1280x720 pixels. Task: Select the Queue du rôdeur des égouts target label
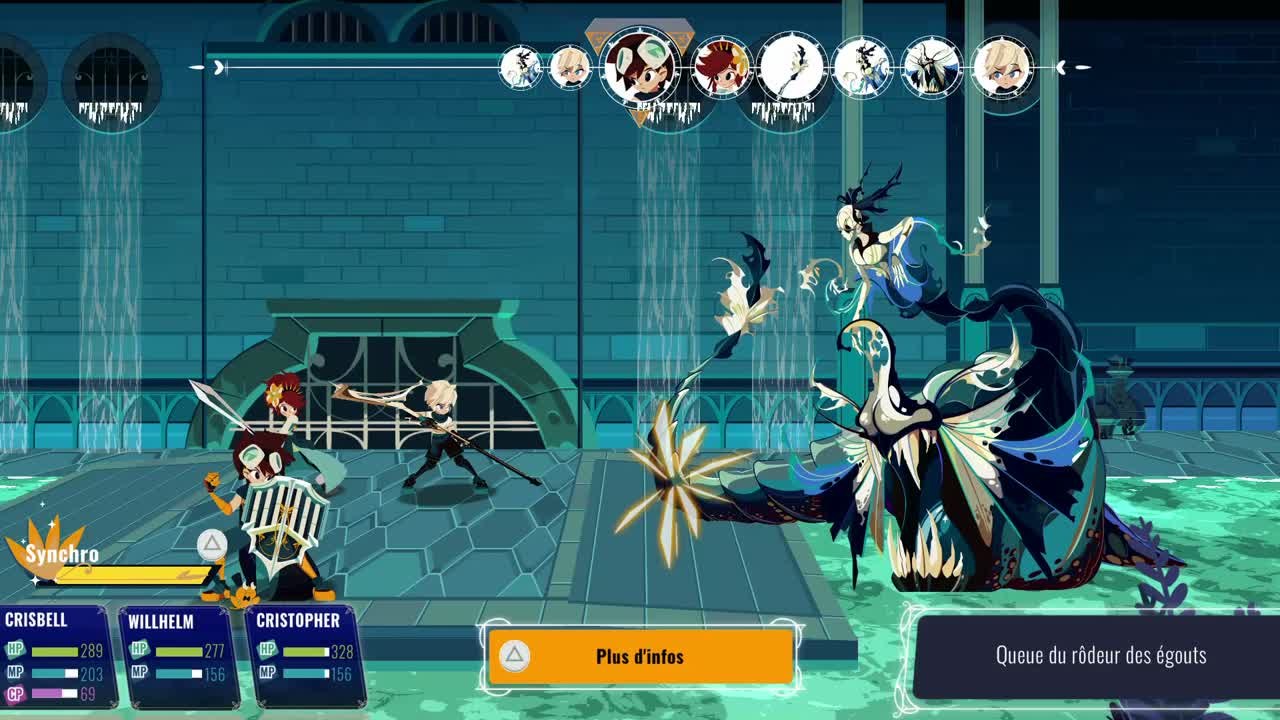pyautogui.click(x=1100, y=656)
